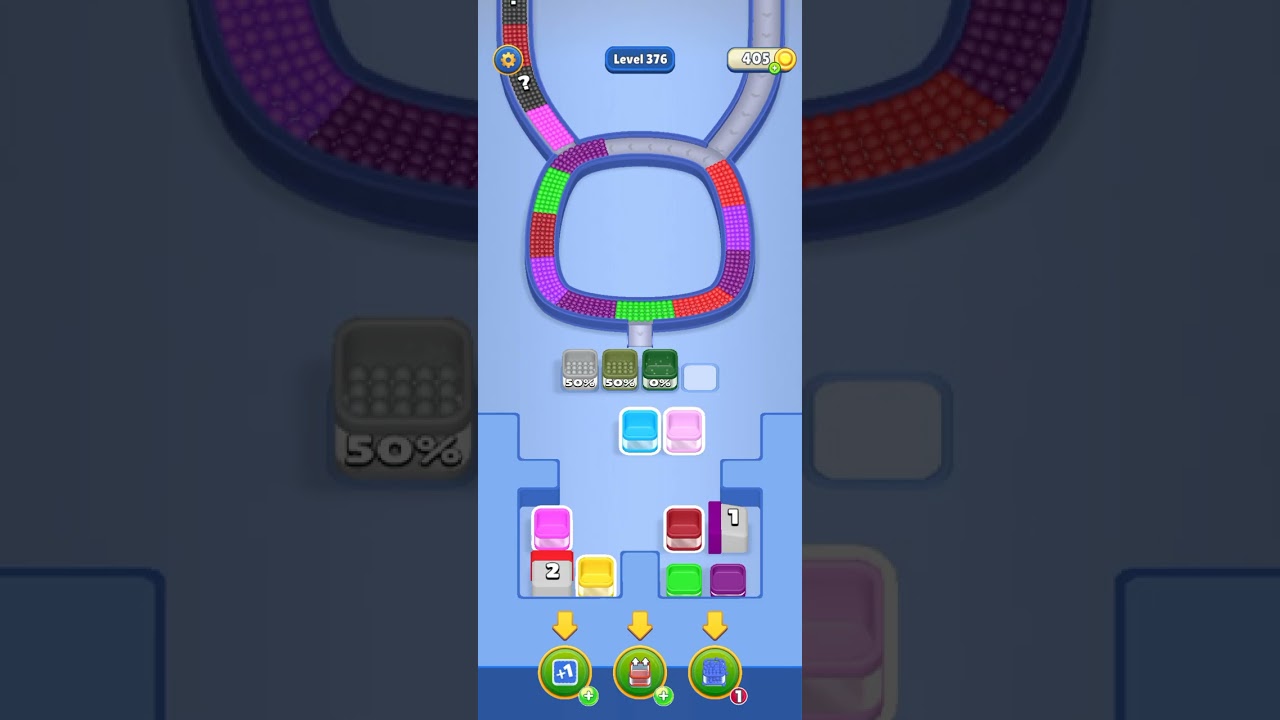The image size is (1280, 720).
Task: Tap the coin icon next to 405
Action: [785, 59]
